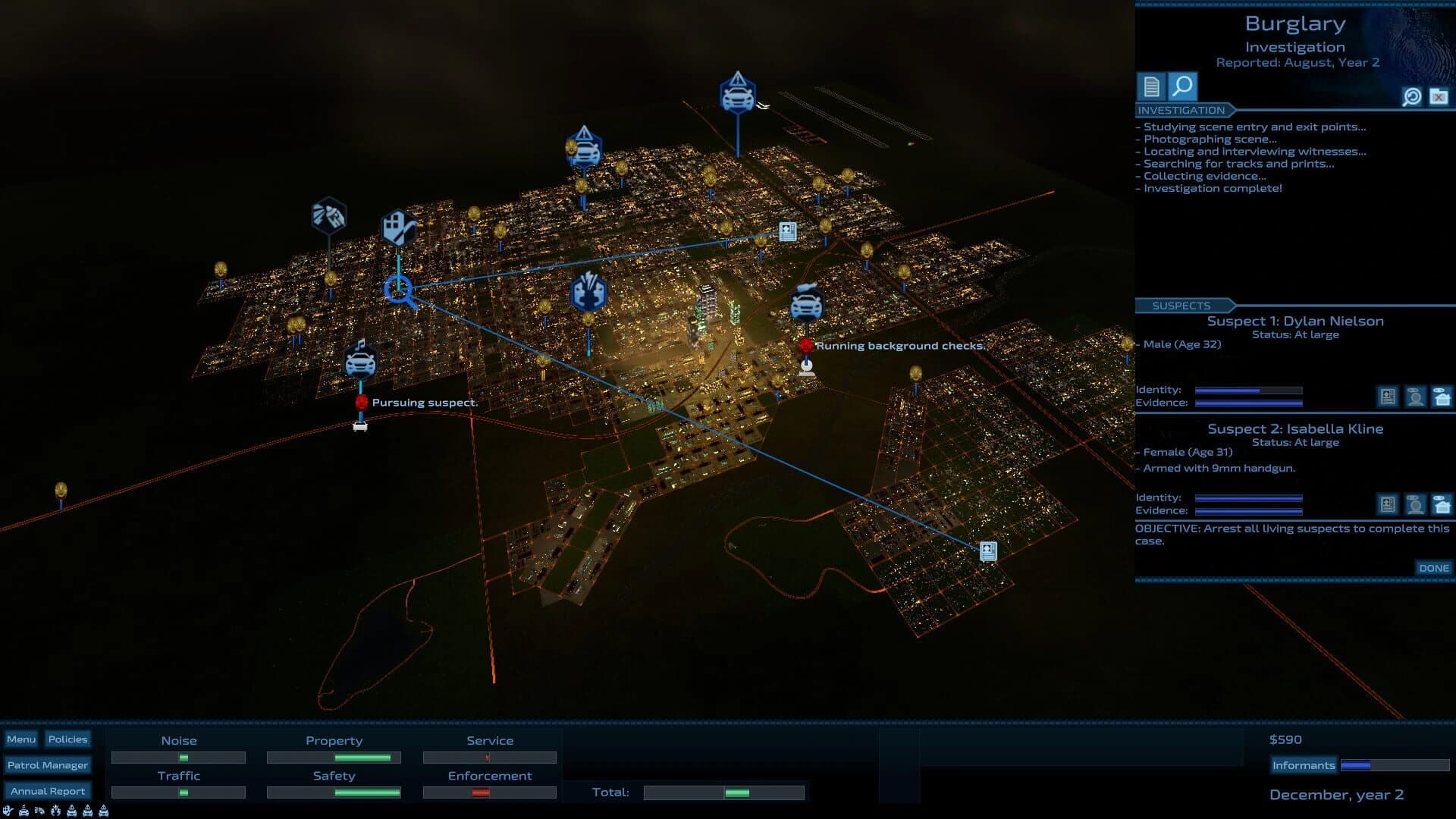The height and width of the screenshot is (819, 1456).
Task: Click the arrest house icon for Suspect 1
Action: coord(1441,397)
